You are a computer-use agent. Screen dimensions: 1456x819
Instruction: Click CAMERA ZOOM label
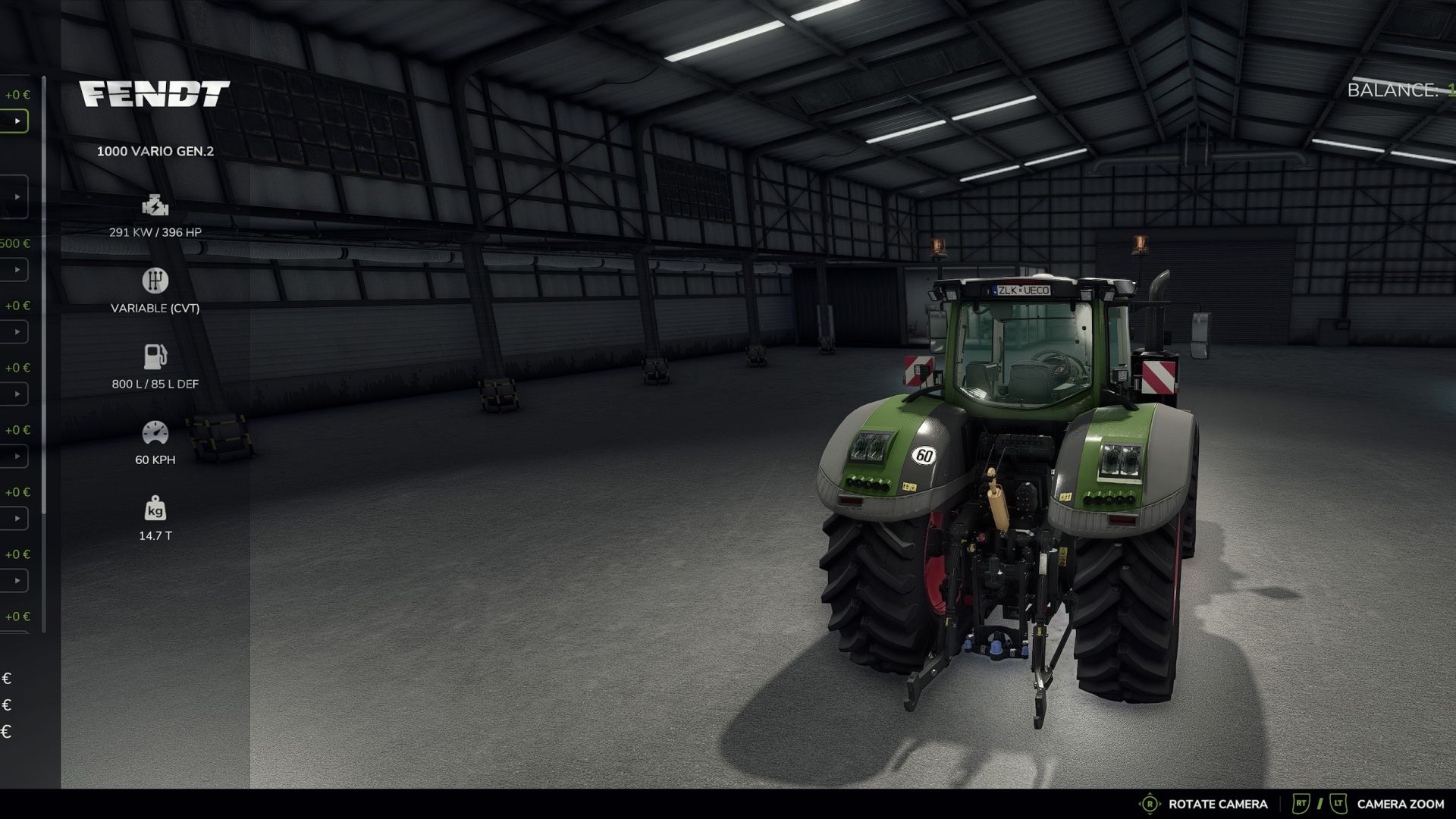(x=1403, y=803)
